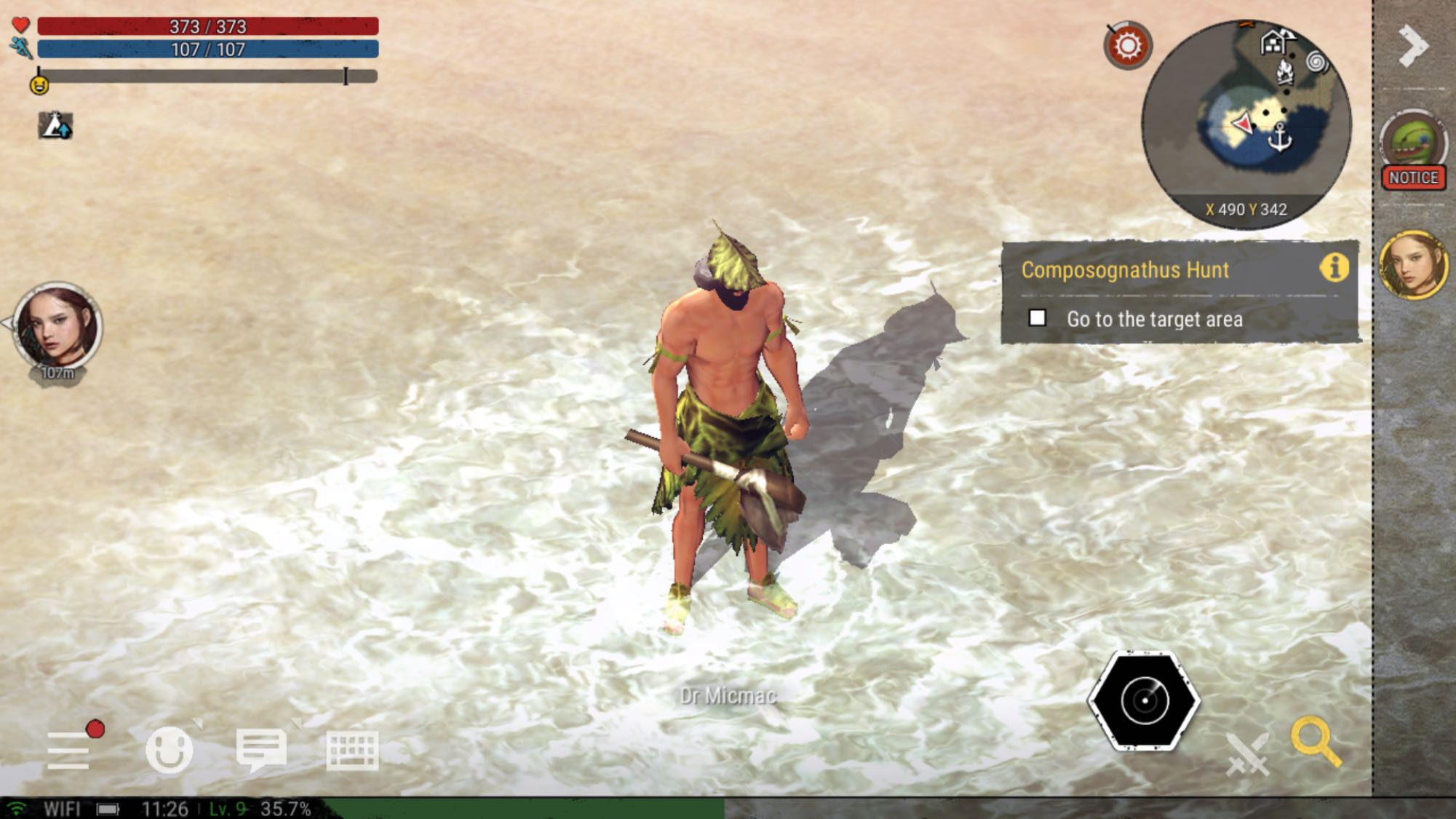Show quest info via yellow info icon

(1334, 268)
